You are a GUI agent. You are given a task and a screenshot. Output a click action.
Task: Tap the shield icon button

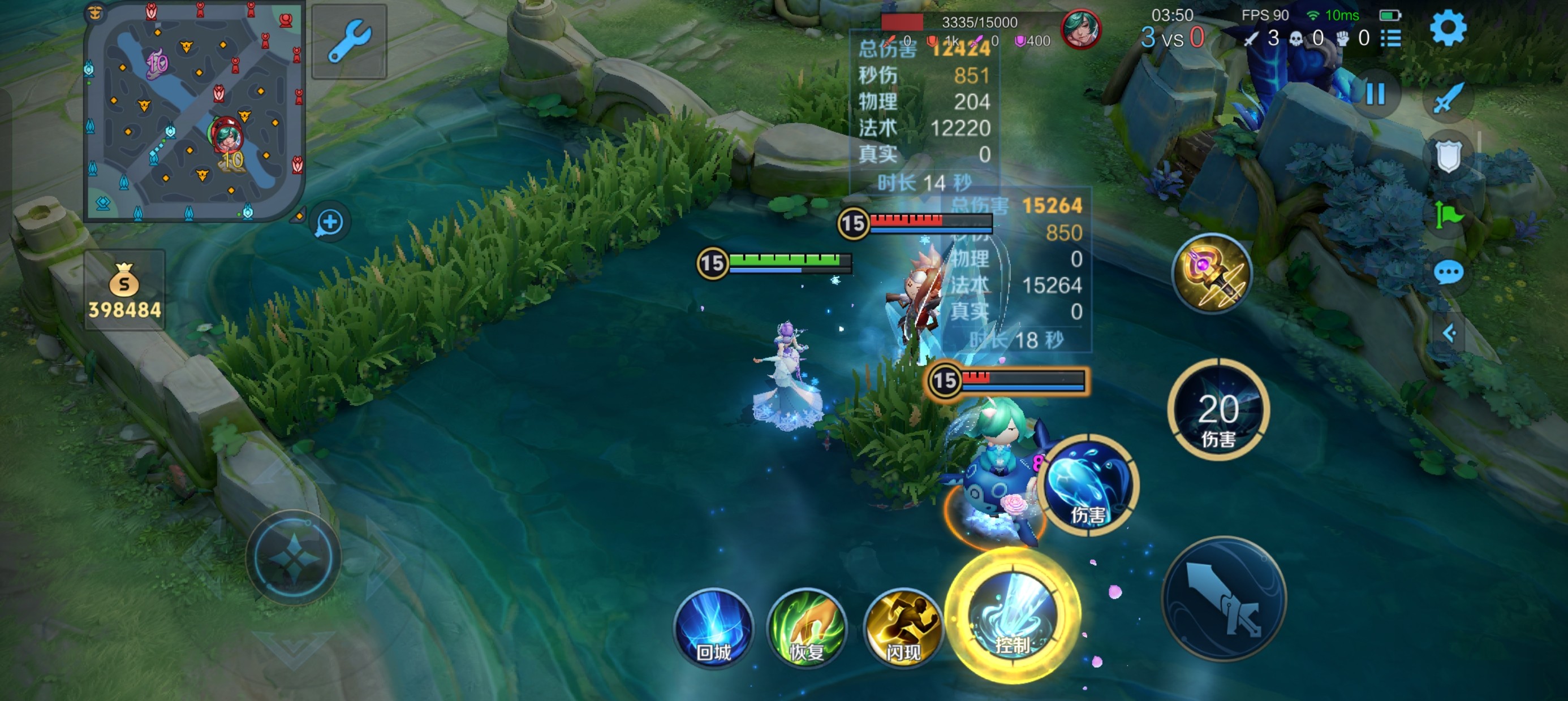point(1448,156)
